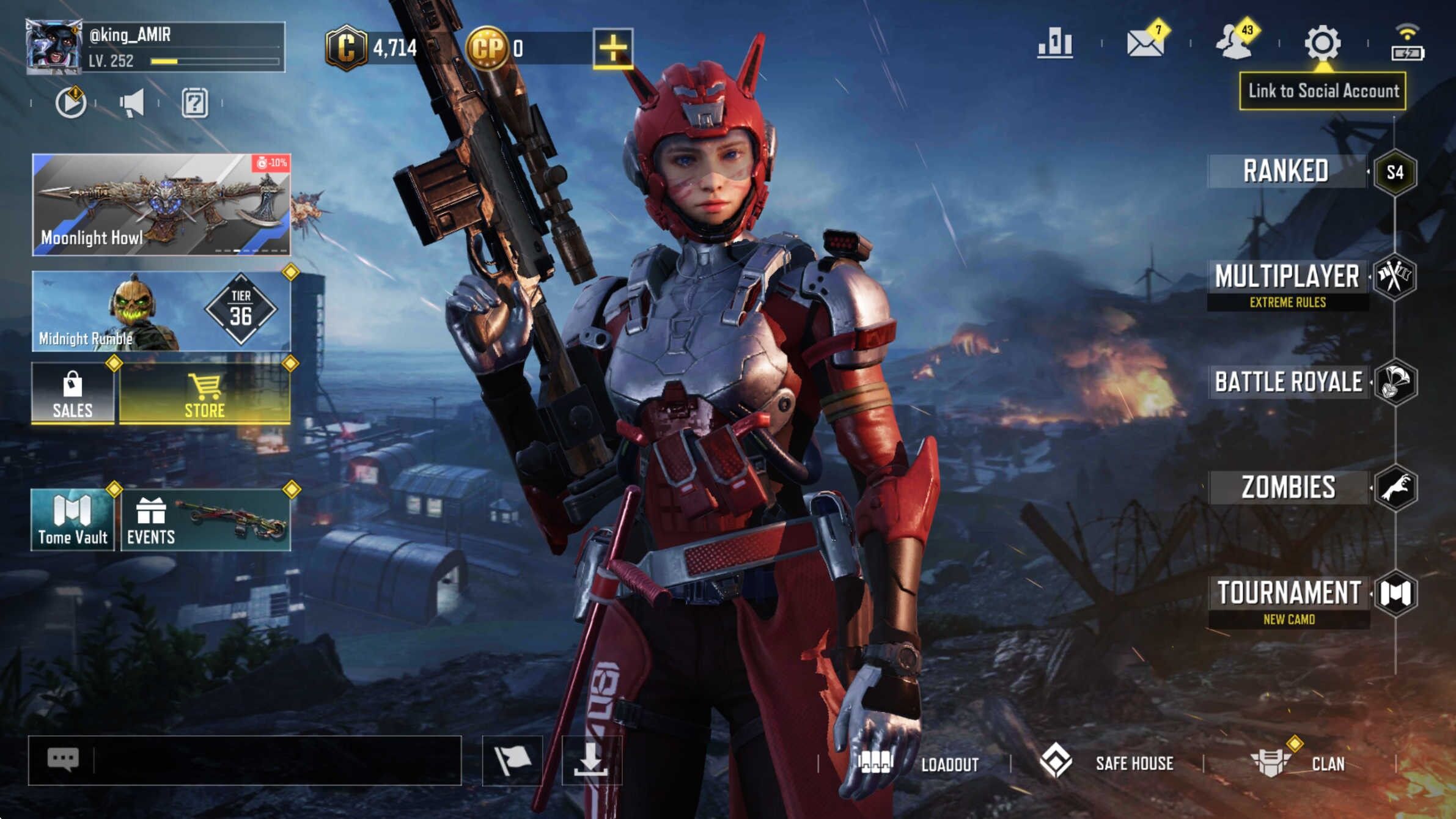Open Midnight Rumble battle pass tier

[x=161, y=311]
